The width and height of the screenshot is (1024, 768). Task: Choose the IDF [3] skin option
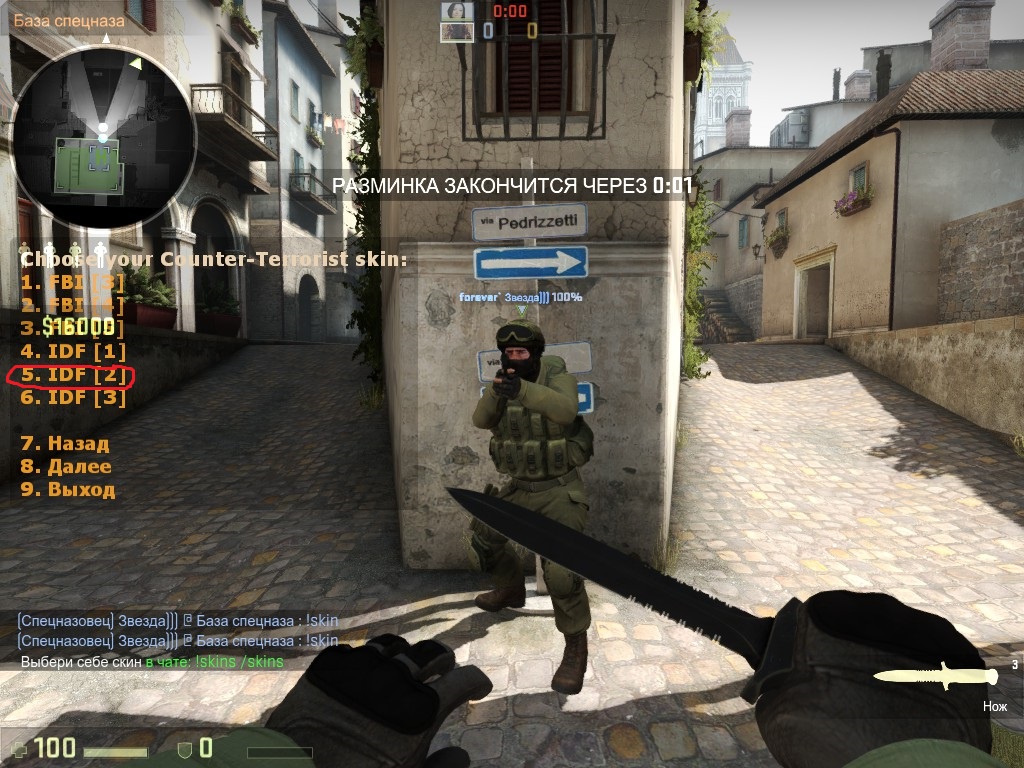point(73,398)
